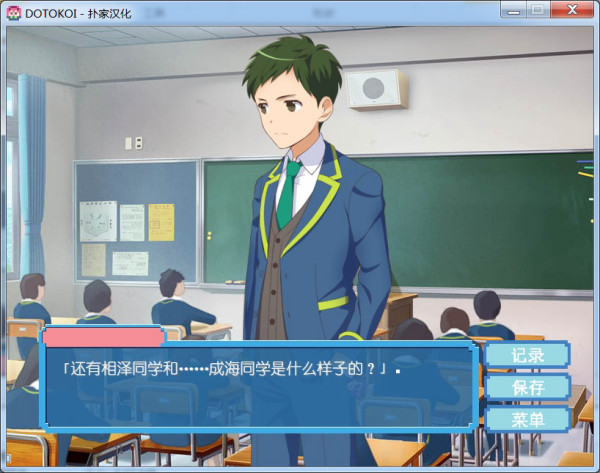Image resolution: width=600 pixels, height=473 pixels.
Task: Open the 记录 log button
Action: point(527,355)
